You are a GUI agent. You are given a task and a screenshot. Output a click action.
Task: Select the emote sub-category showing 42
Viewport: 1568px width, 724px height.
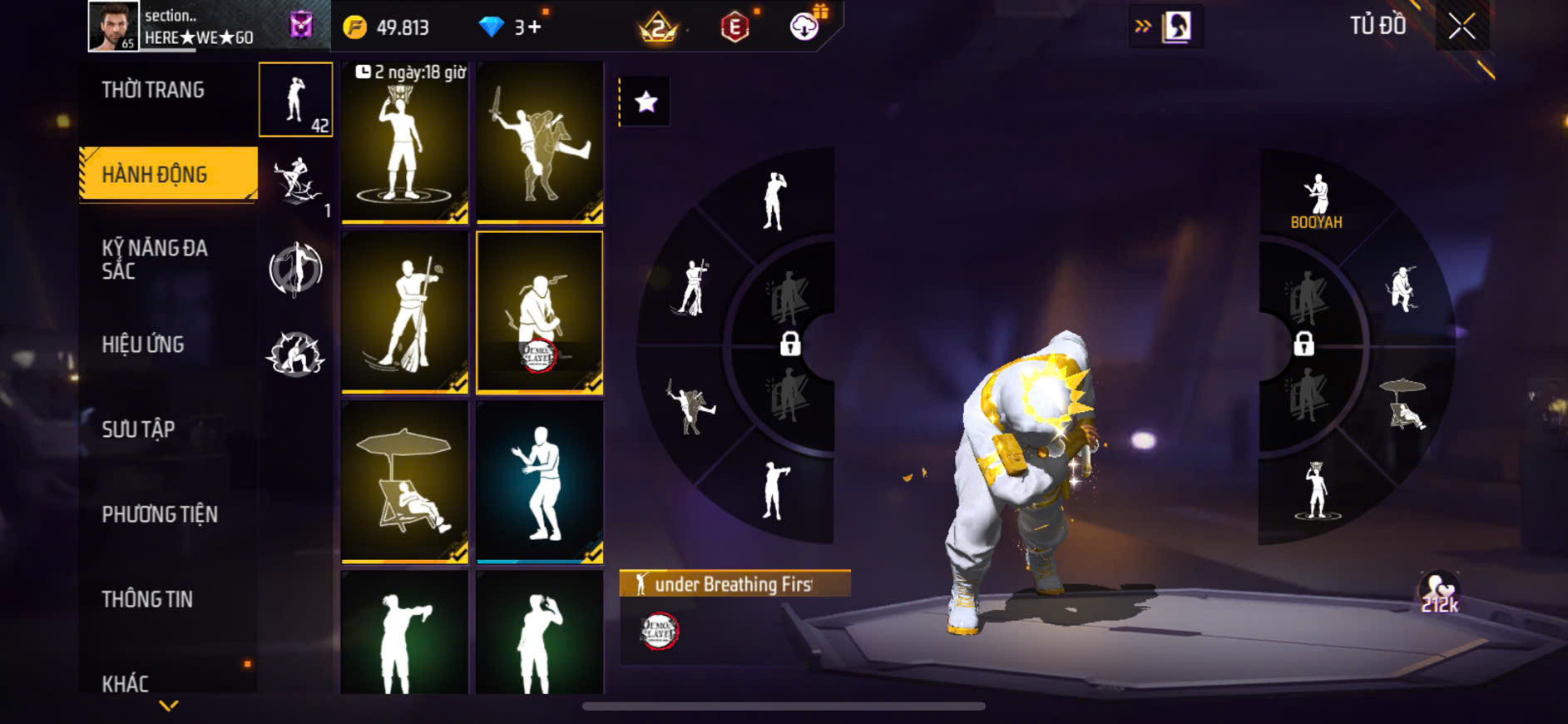295,100
